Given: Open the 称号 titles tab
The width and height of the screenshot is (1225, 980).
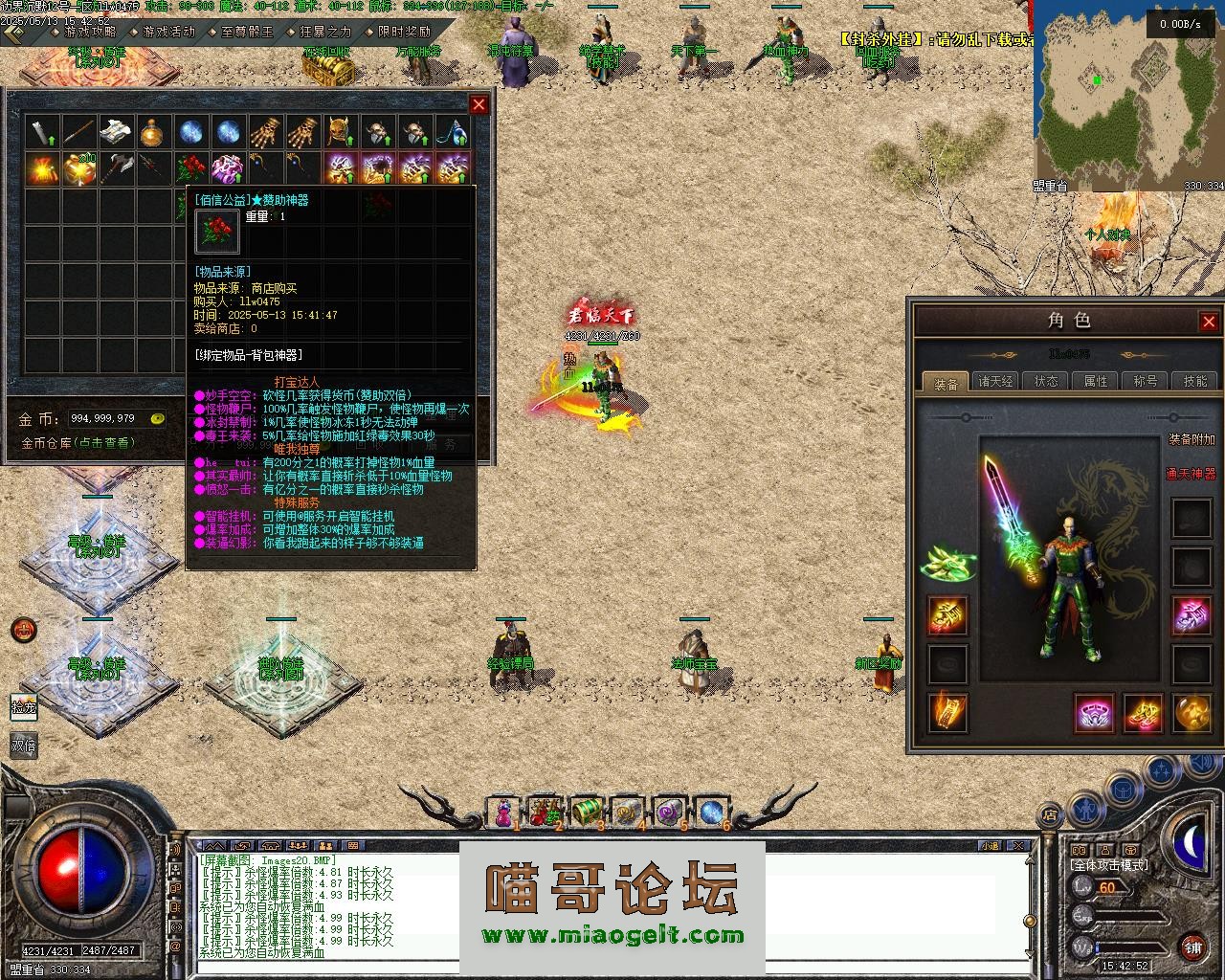Looking at the screenshot, I should 1146,381.
